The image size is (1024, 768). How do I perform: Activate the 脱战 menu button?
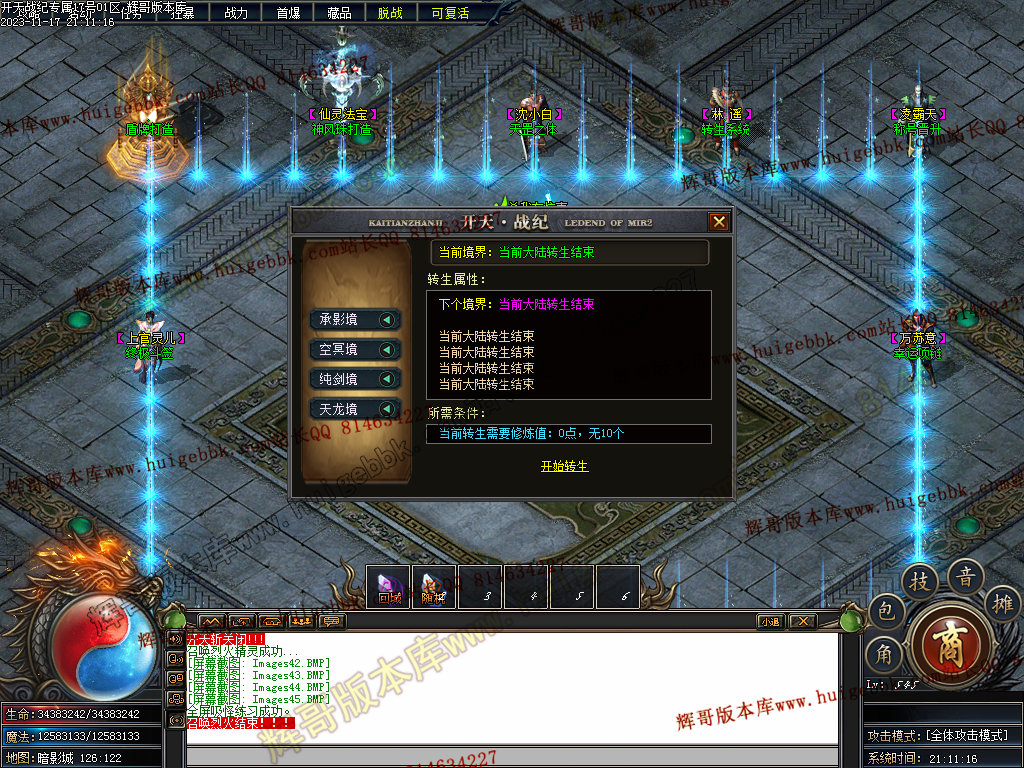click(x=391, y=13)
